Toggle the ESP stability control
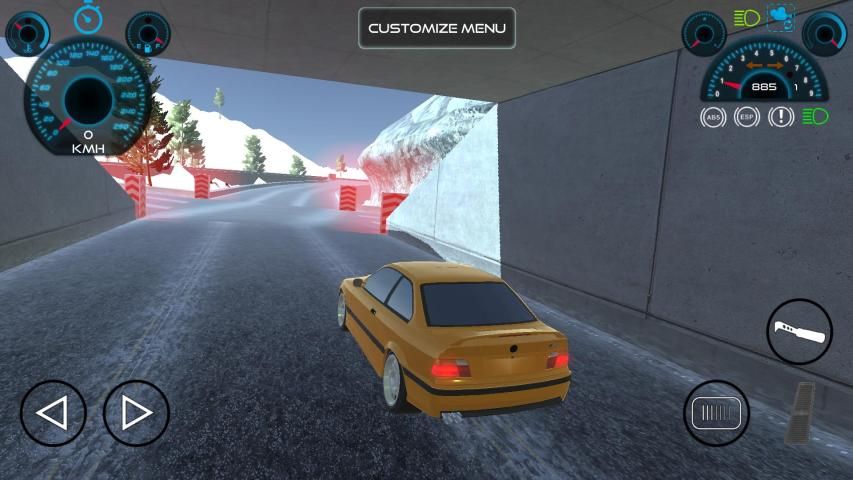Viewport: 853px width, 480px height. point(747,117)
